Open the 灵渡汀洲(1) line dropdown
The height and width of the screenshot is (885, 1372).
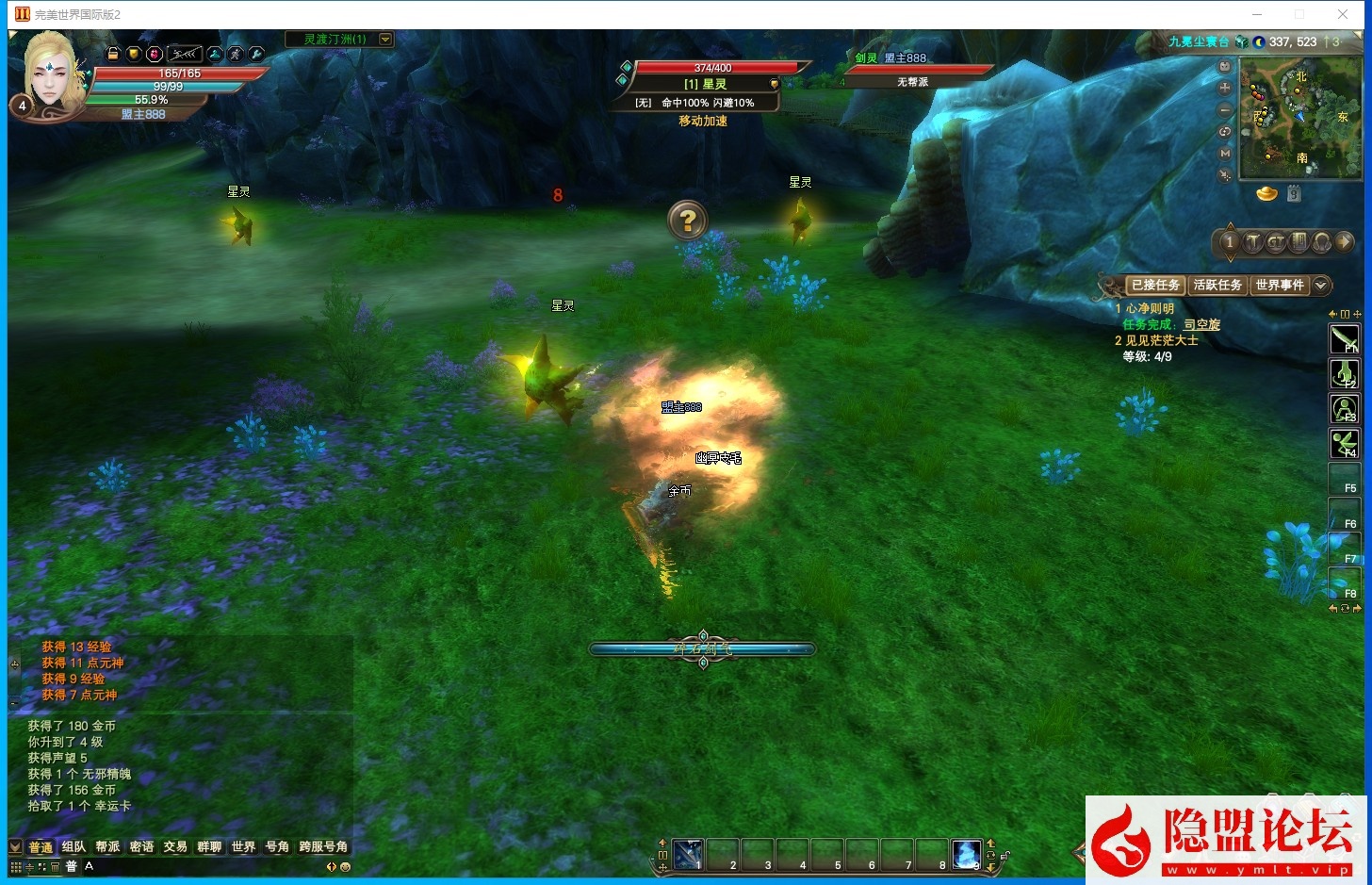(x=384, y=40)
